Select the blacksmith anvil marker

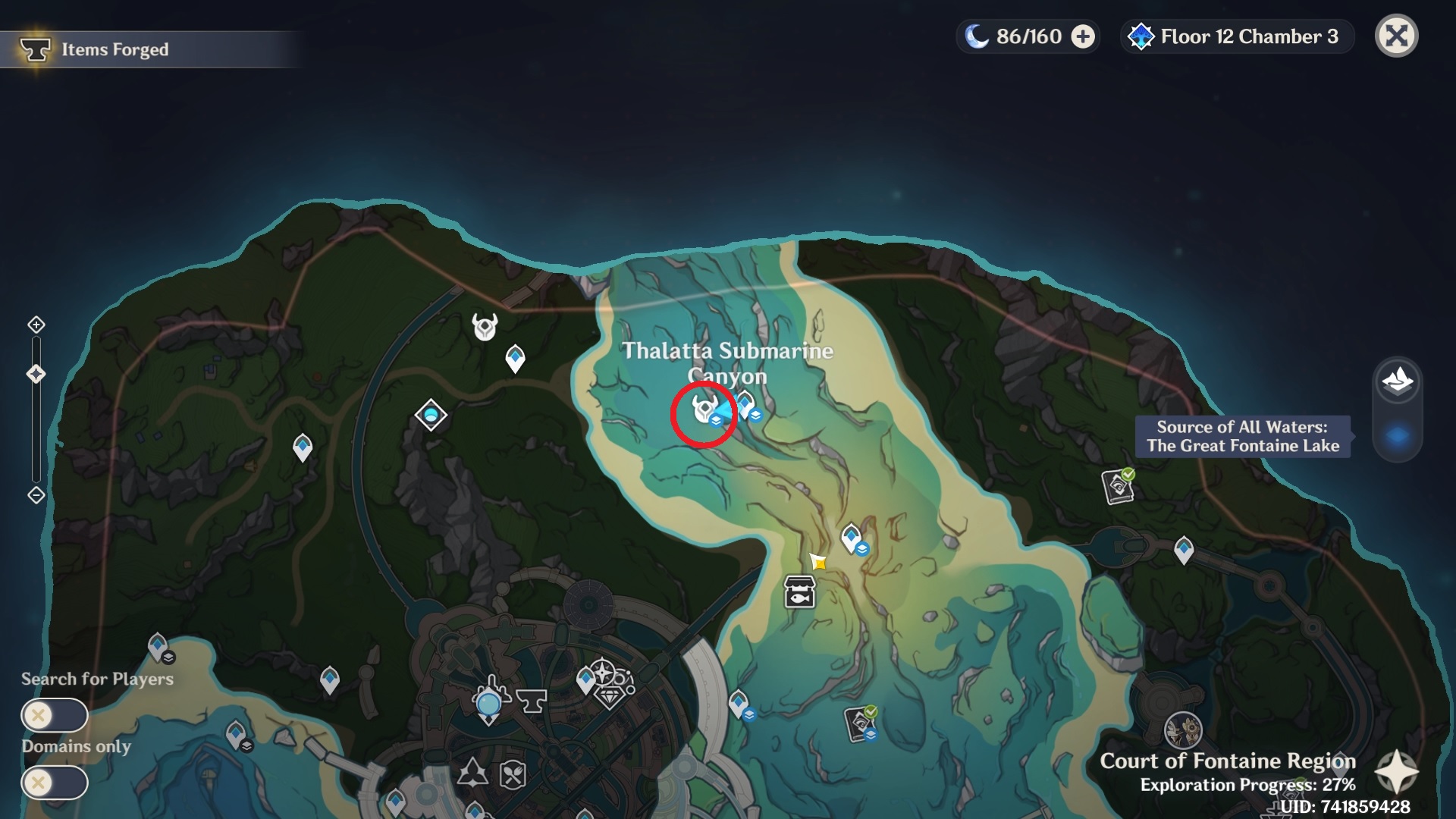(x=532, y=700)
